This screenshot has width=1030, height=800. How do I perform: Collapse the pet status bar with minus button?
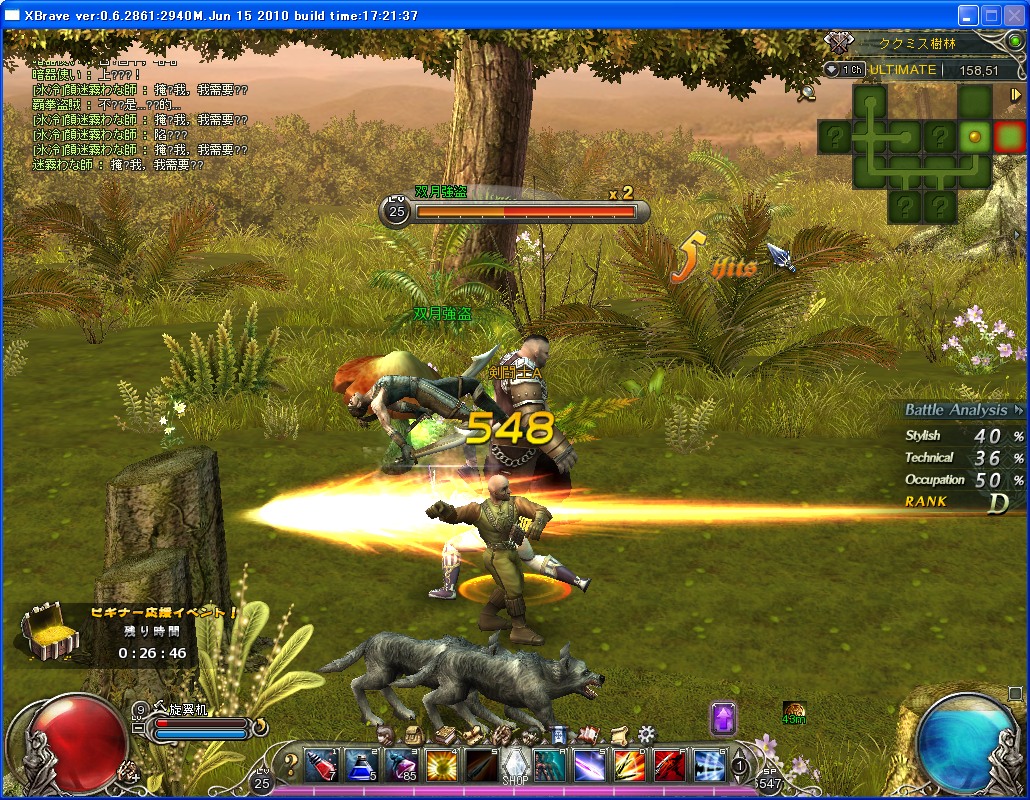tap(138, 729)
